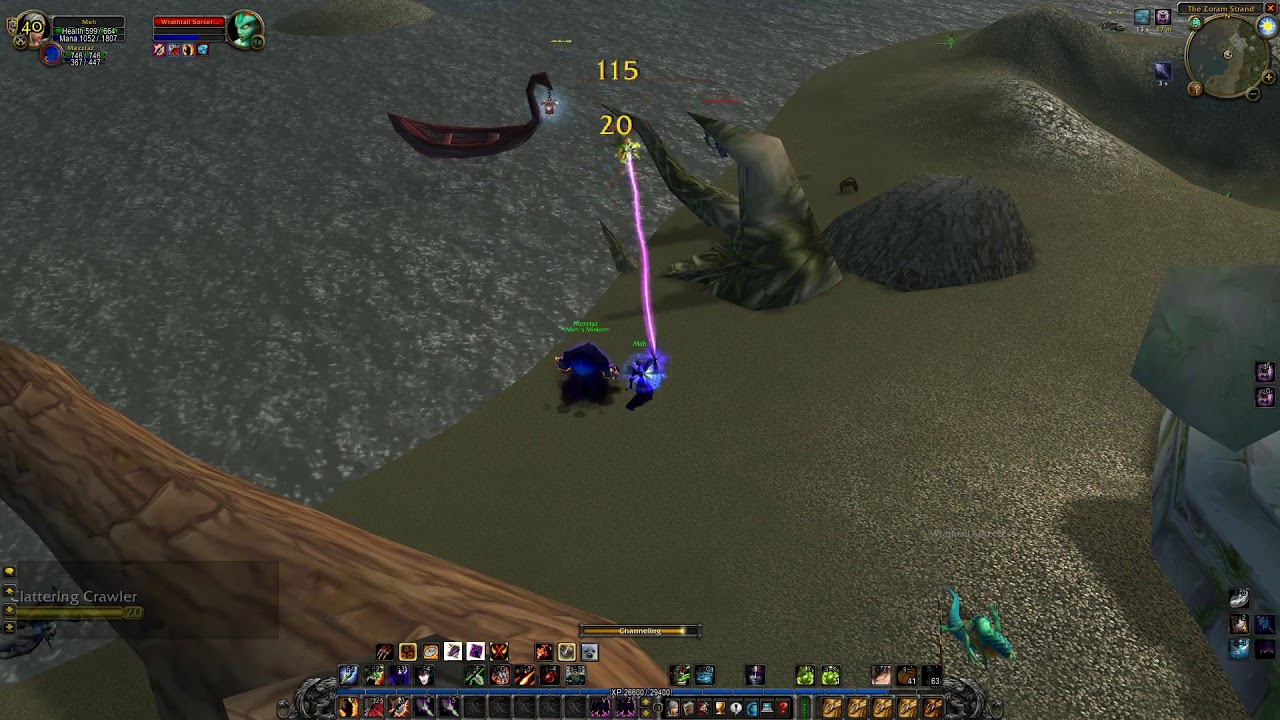This screenshot has height=720, width=1280.
Task: Click the sun day/night indicator on minimap
Action: click(1267, 27)
